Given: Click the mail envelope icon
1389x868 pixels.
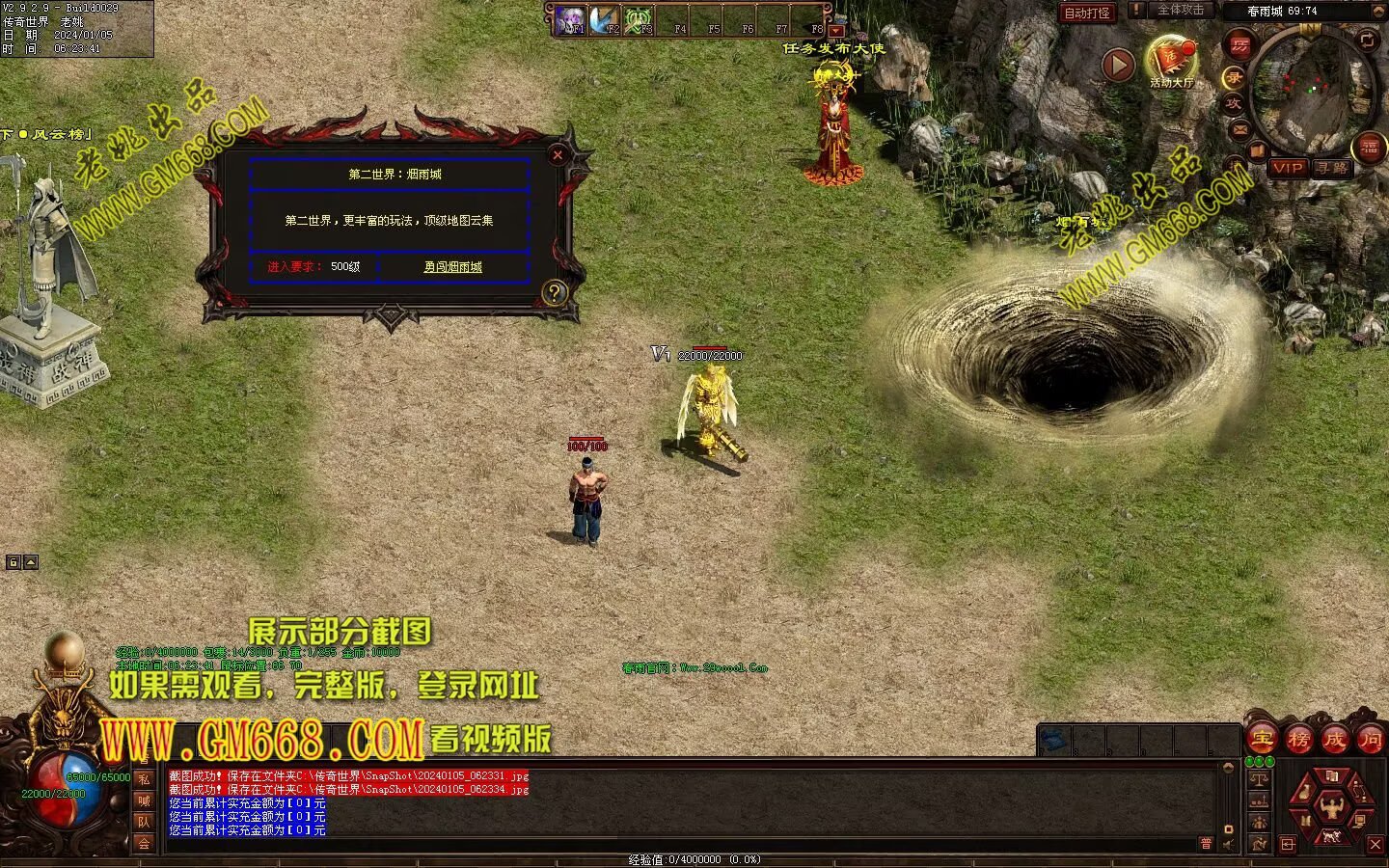Looking at the screenshot, I should pyautogui.click(x=1240, y=129).
